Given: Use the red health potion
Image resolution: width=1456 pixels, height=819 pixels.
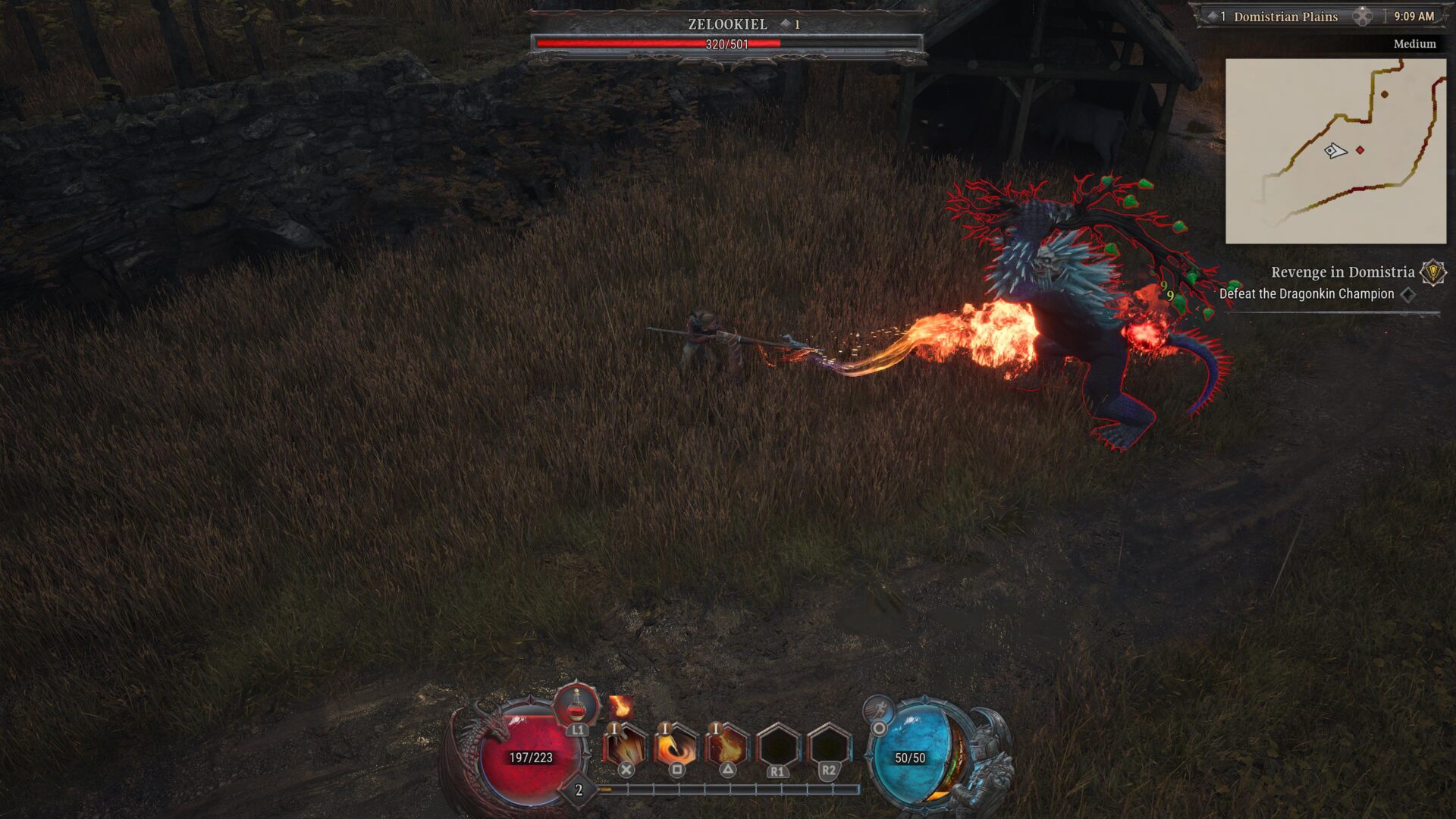Looking at the screenshot, I should (x=576, y=705).
